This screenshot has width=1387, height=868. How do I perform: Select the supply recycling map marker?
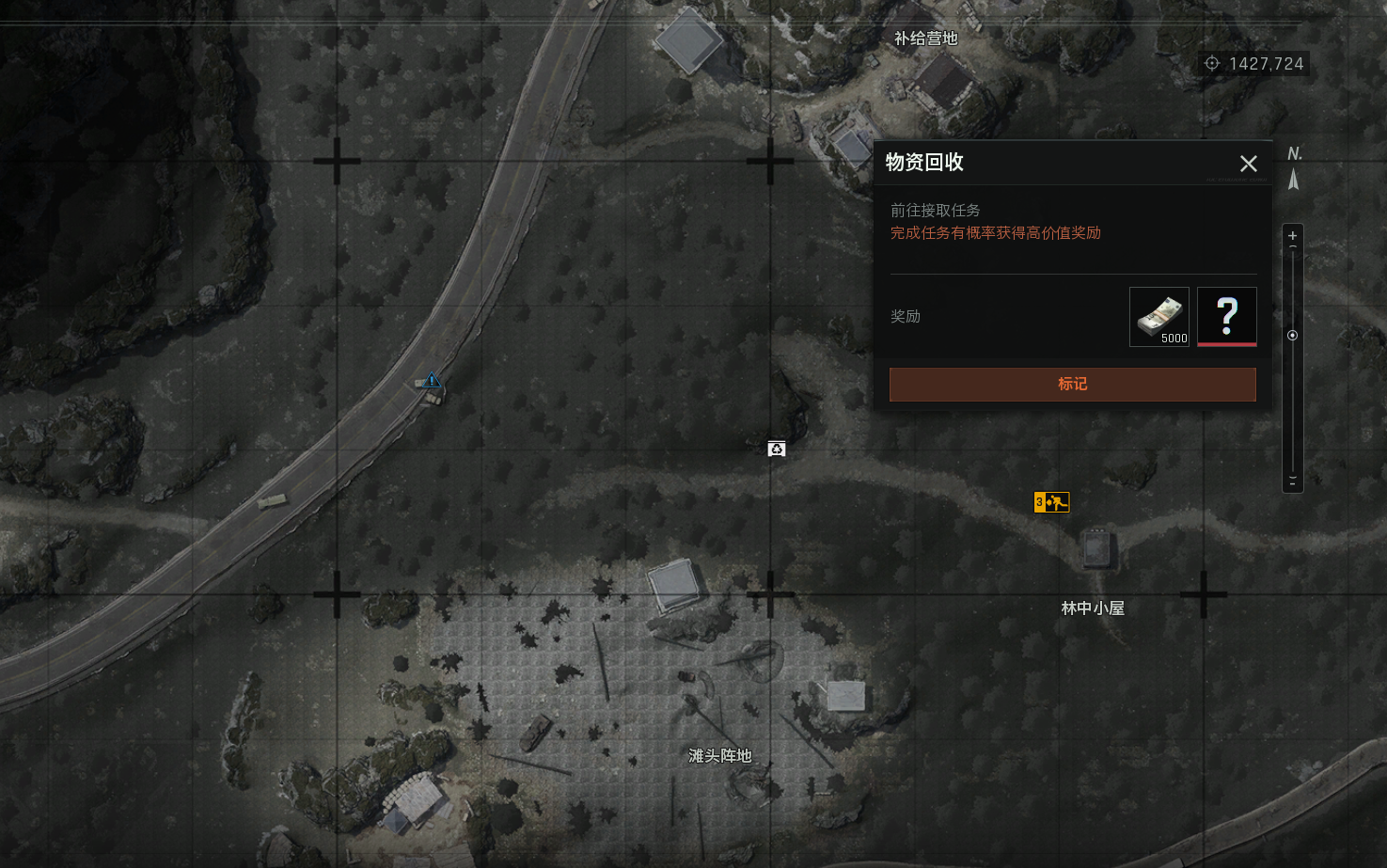[x=776, y=449]
